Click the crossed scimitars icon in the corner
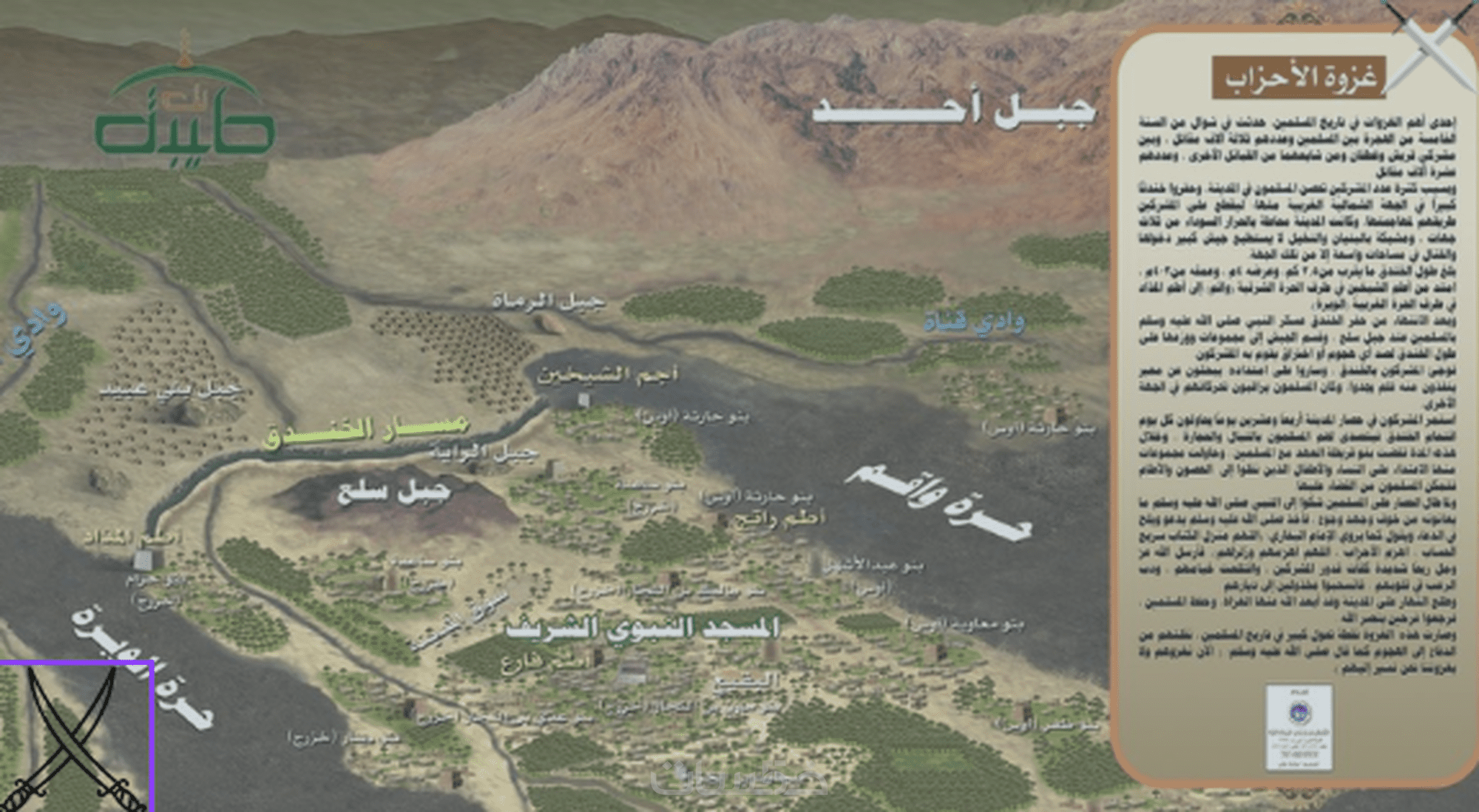 [75, 737]
